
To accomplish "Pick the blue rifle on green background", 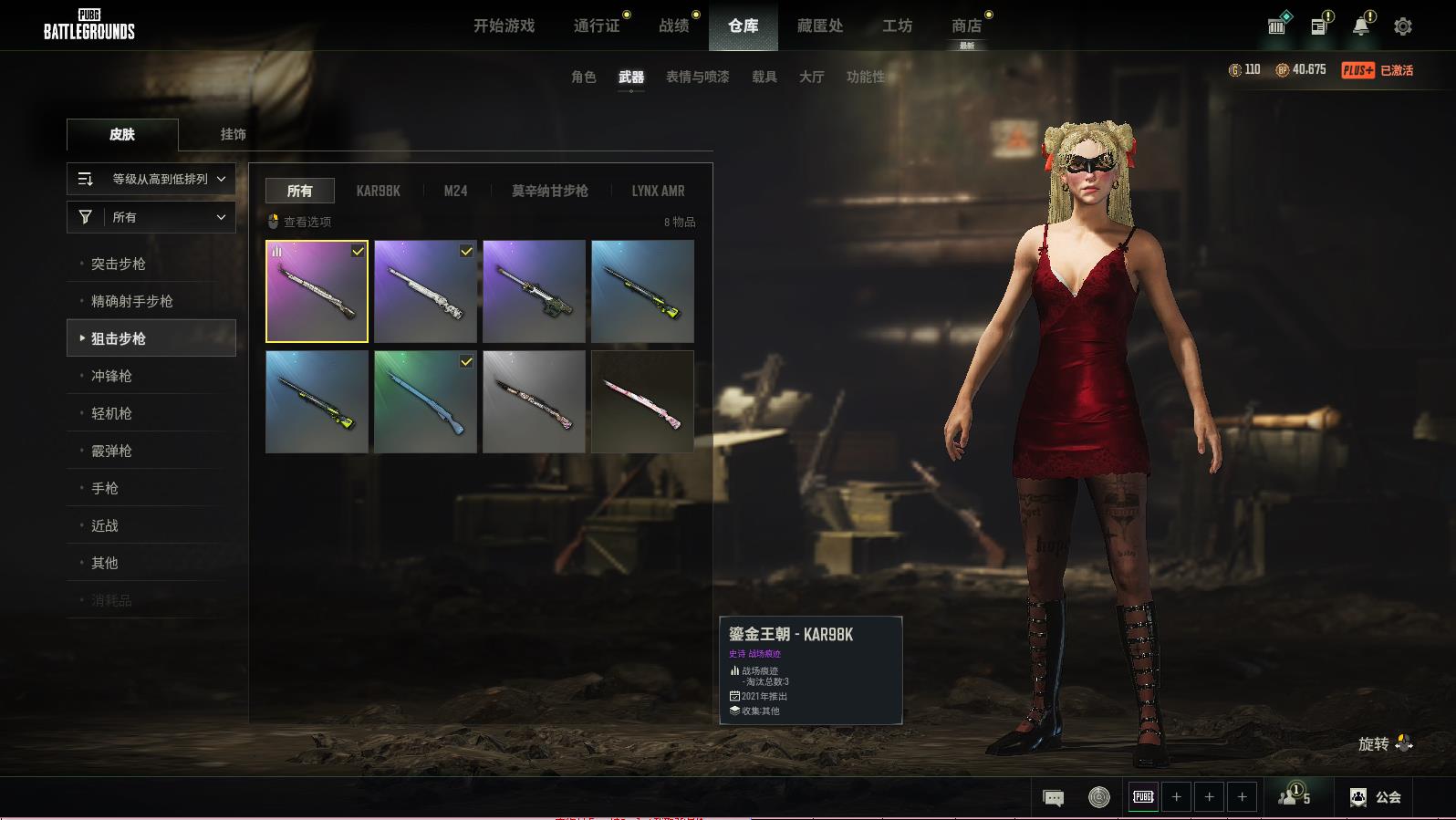I will 425,401.
